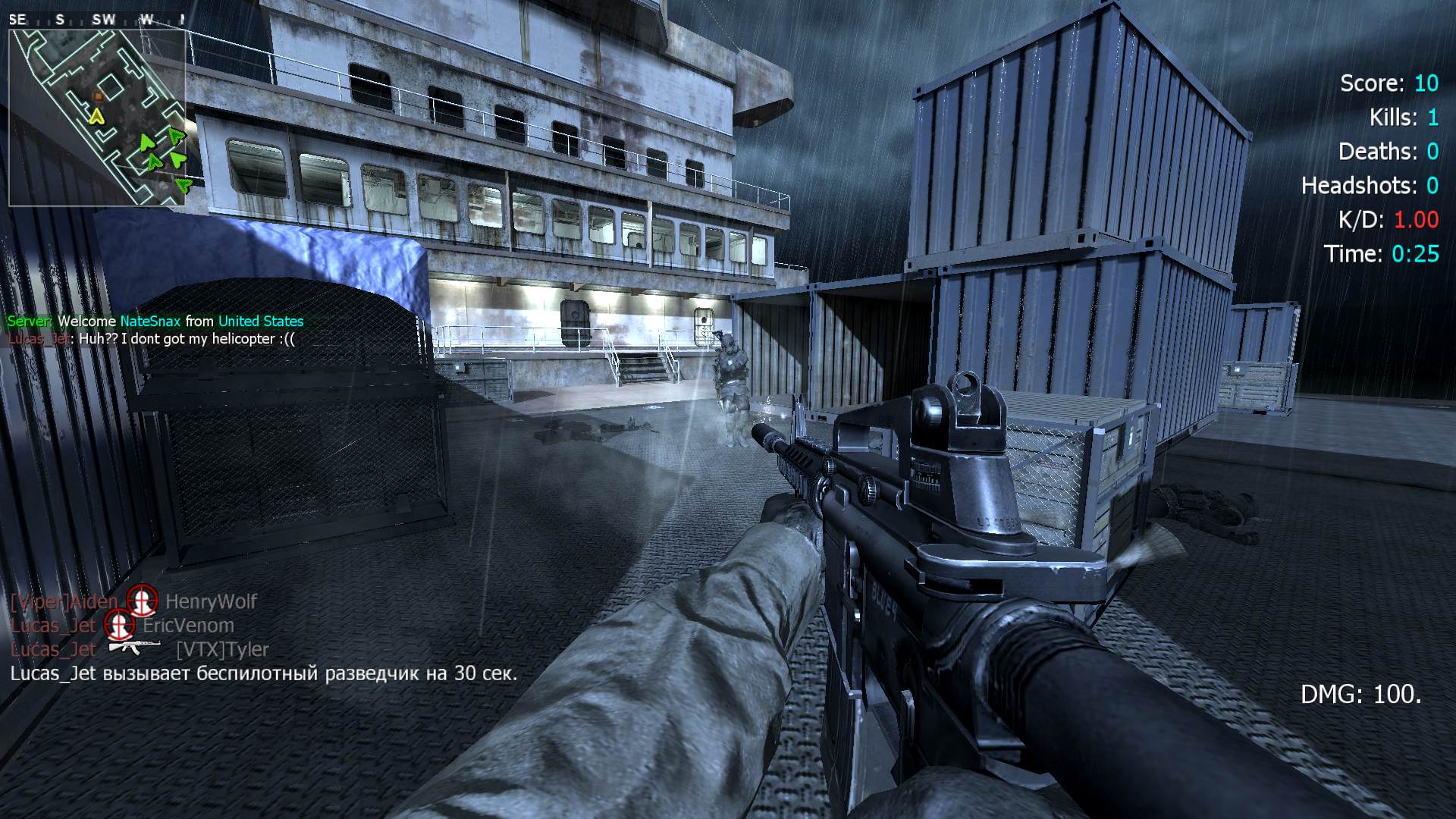Choose the killfeed row showing [VTX]Tyler
The height and width of the screenshot is (819, 1456).
coord(140,649)
